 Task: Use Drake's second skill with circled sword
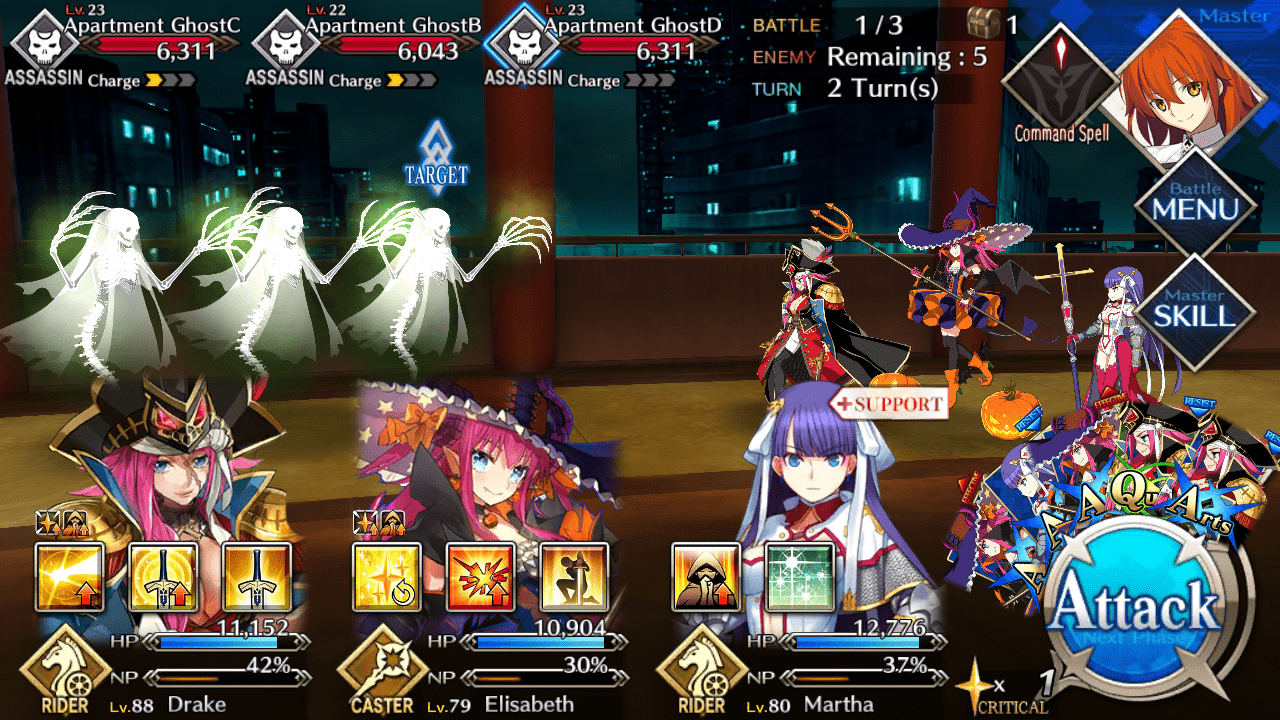pos(163,577)
